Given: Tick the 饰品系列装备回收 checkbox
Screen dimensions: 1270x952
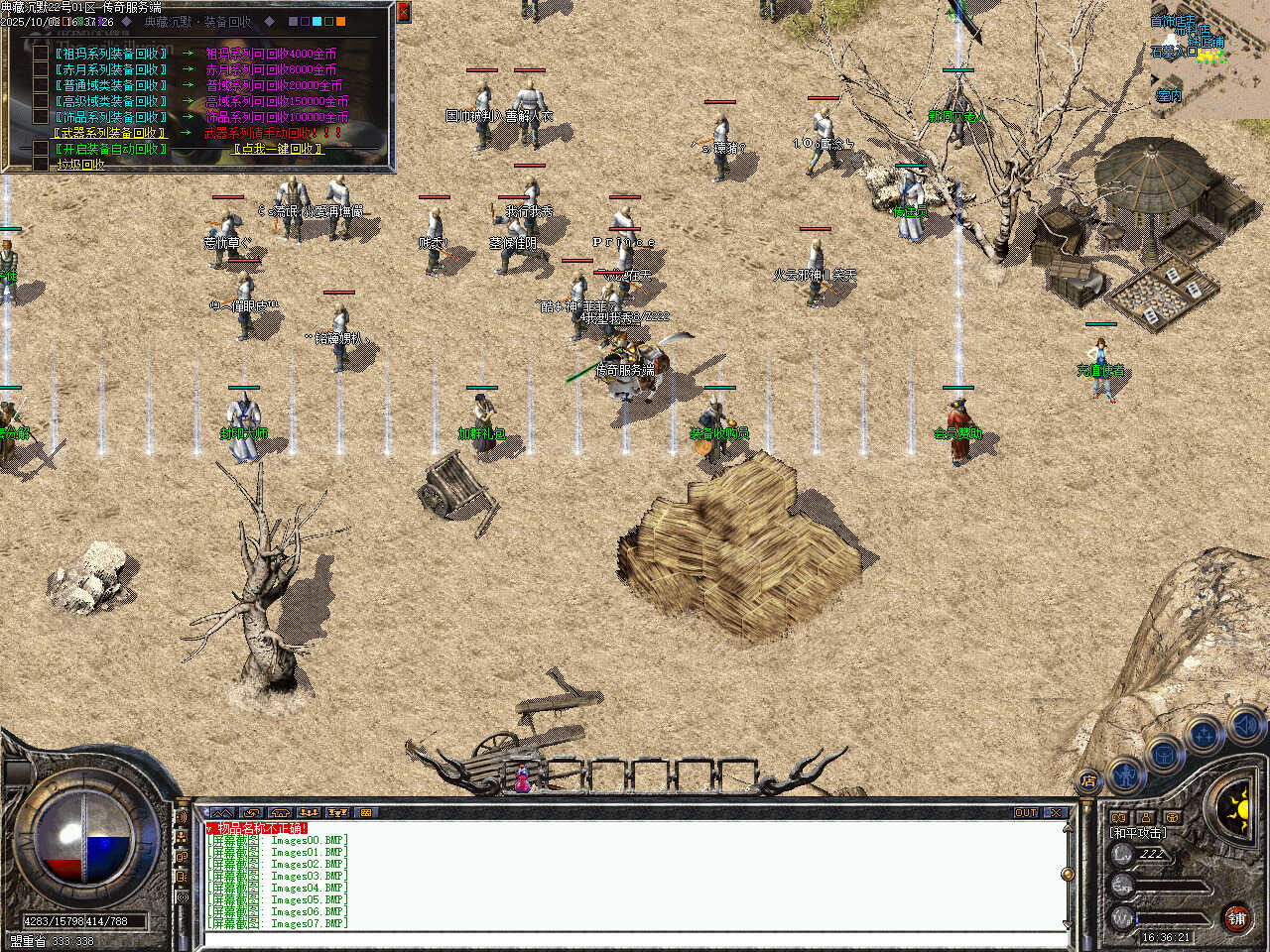Looking at the screenshot, I should 41,117.
